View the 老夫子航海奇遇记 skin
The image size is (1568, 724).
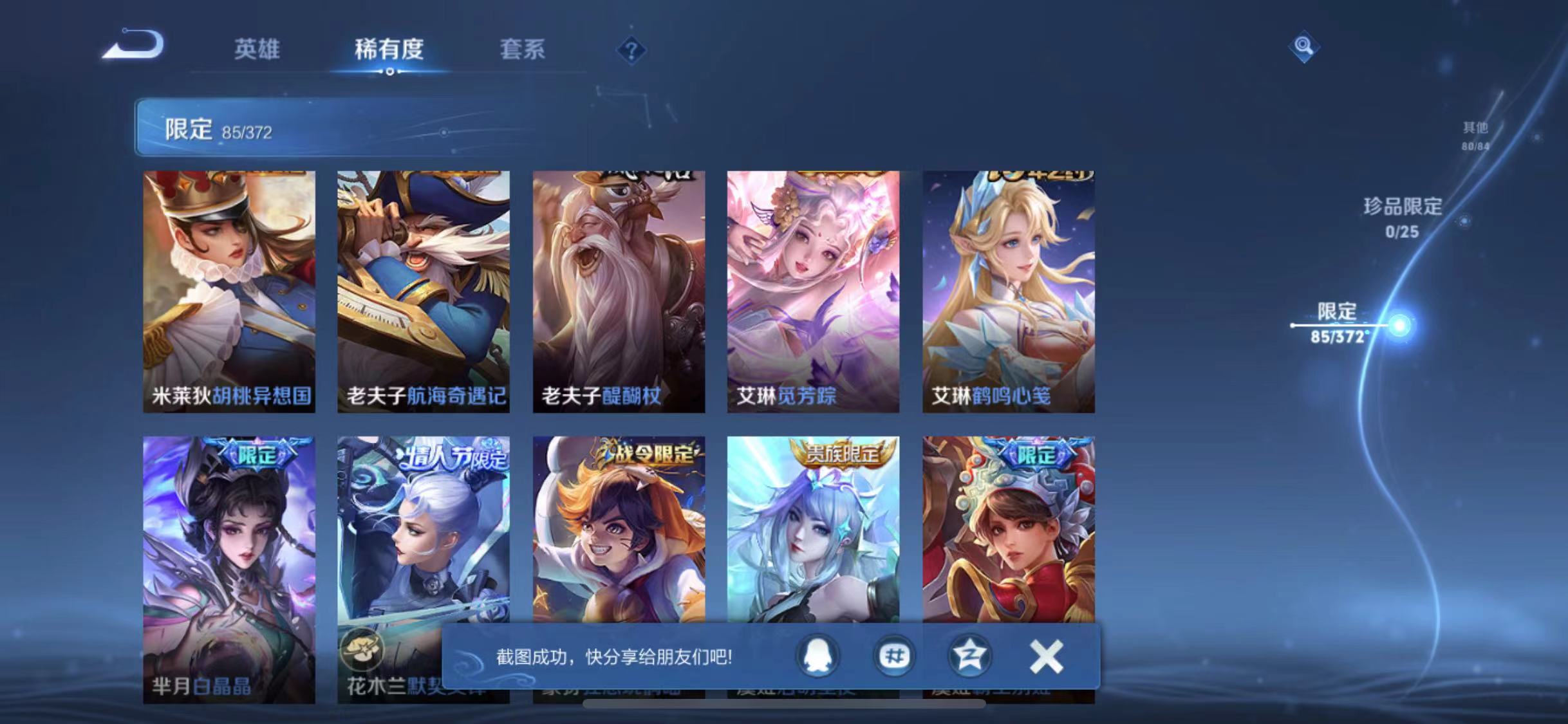pyautogui.click(x=425, y=290)
